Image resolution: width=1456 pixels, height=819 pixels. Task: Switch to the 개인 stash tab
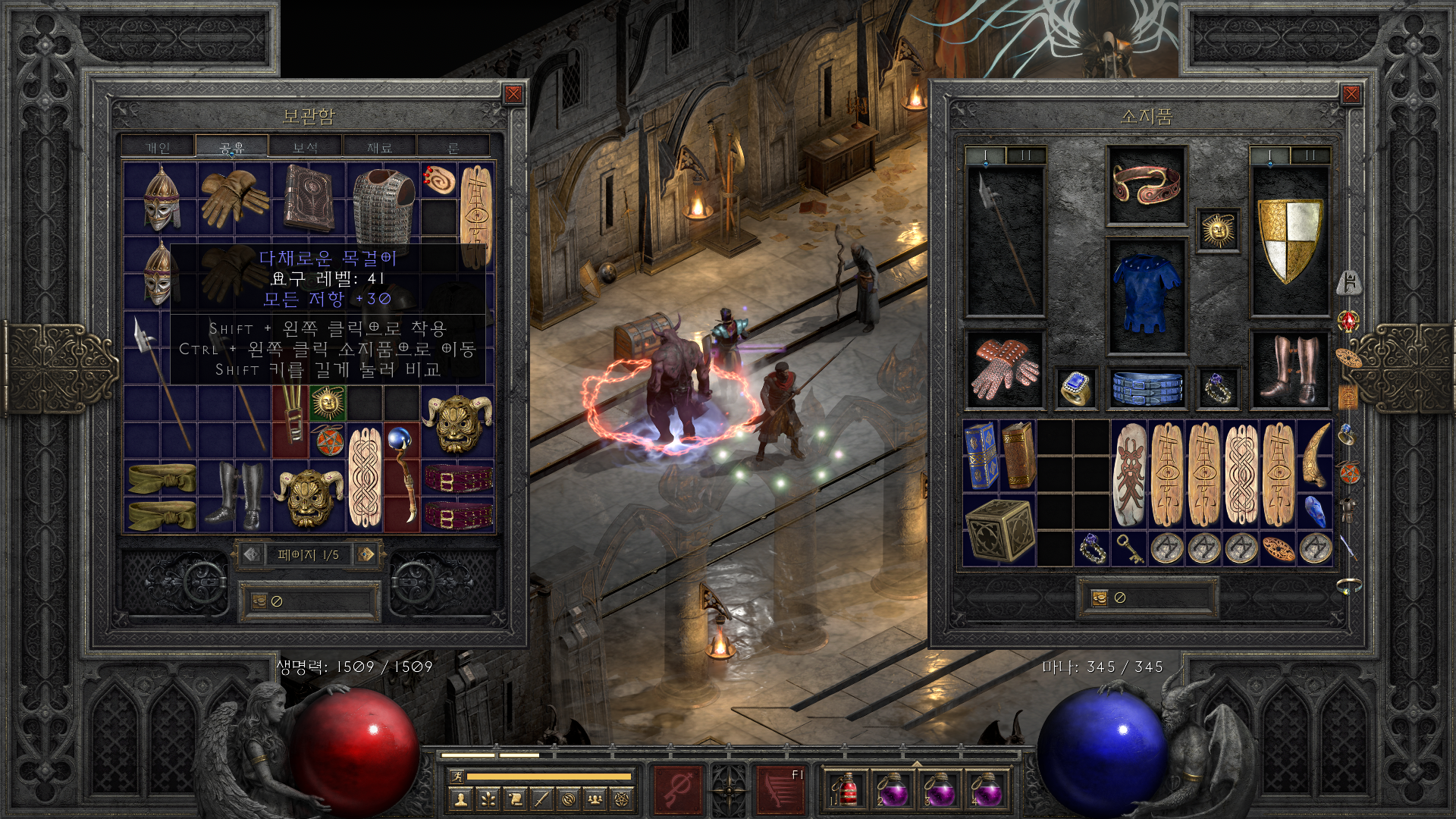pyautogui.click(x=158, y=147)
